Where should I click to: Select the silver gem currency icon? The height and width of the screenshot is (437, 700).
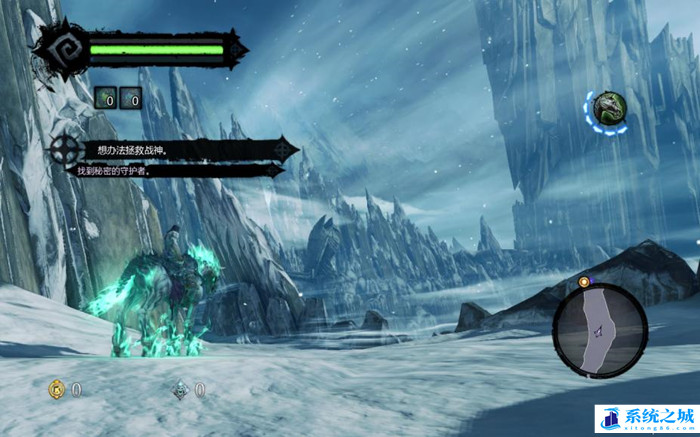pos(180,389)
